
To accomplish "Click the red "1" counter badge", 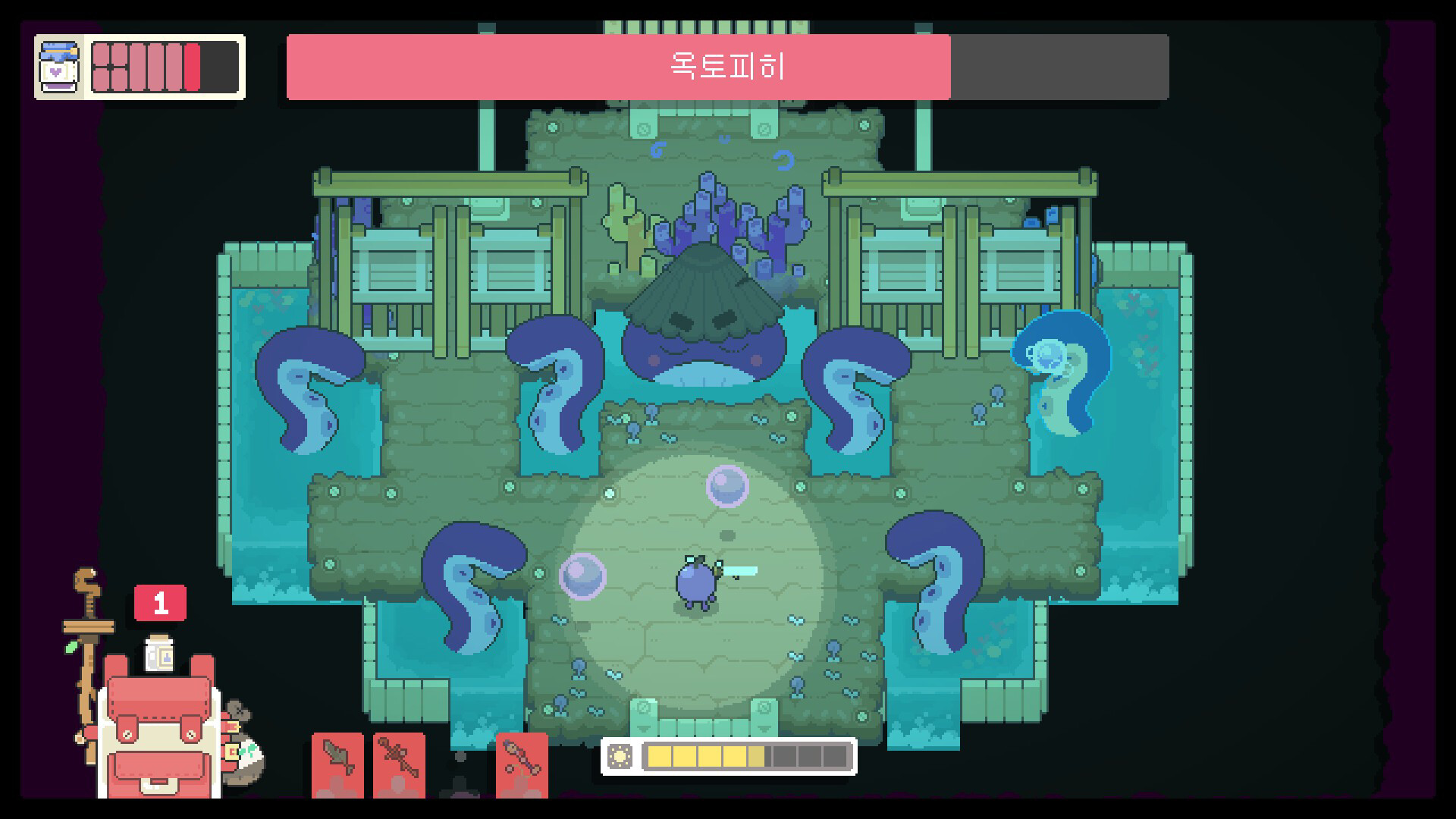I will (x=162, y=601).
